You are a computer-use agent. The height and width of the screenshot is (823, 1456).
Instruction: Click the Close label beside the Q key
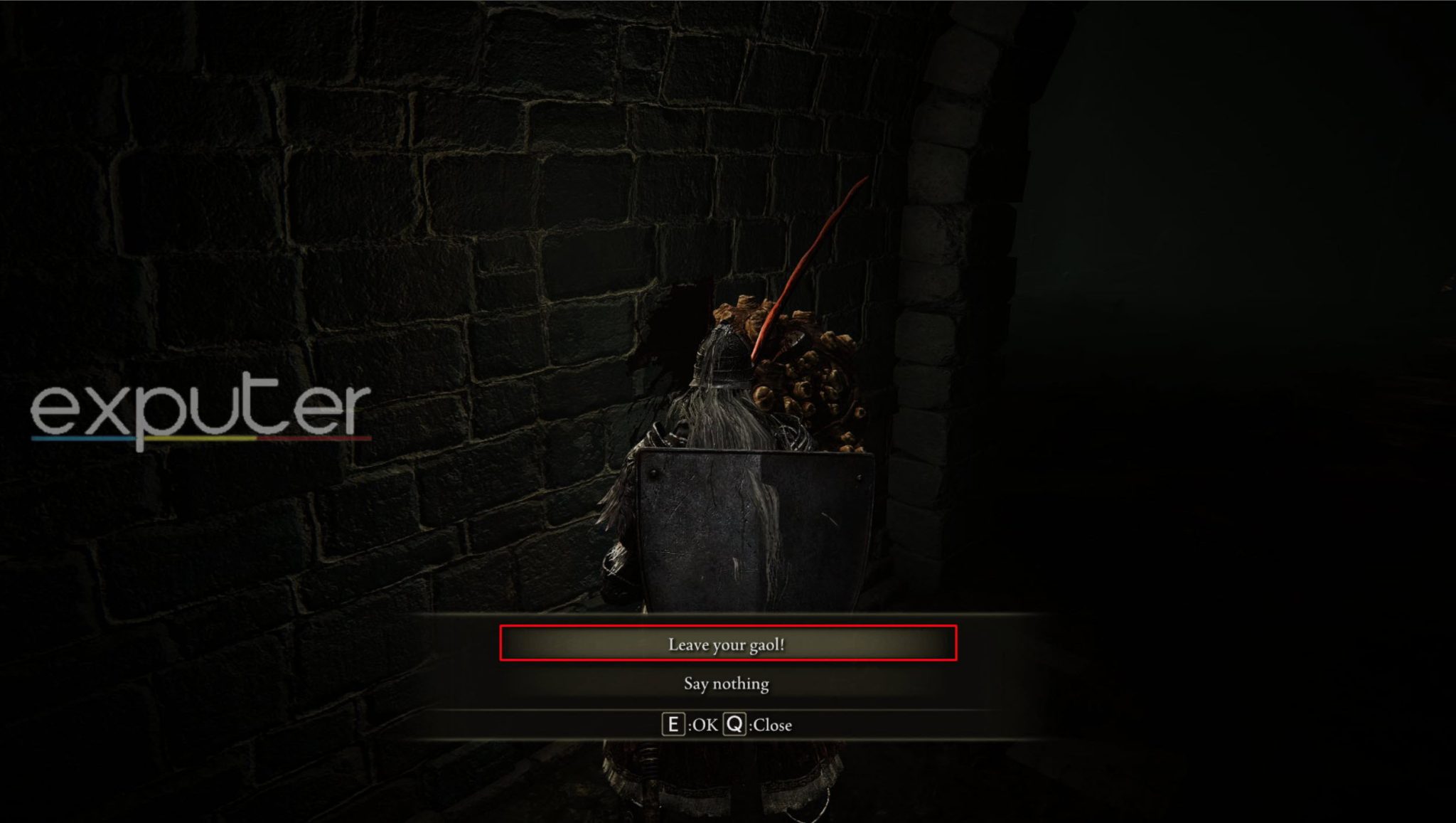(773, 726)
